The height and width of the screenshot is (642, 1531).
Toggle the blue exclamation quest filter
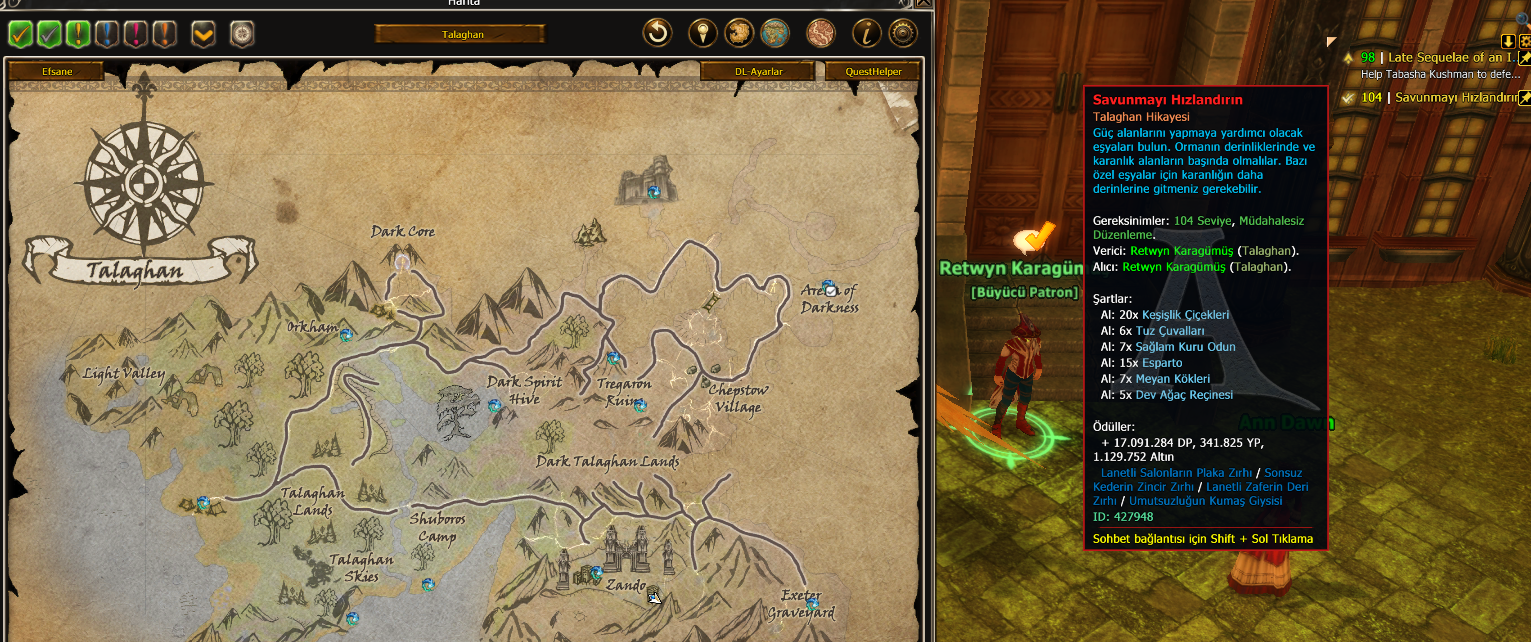click(107, 34)
